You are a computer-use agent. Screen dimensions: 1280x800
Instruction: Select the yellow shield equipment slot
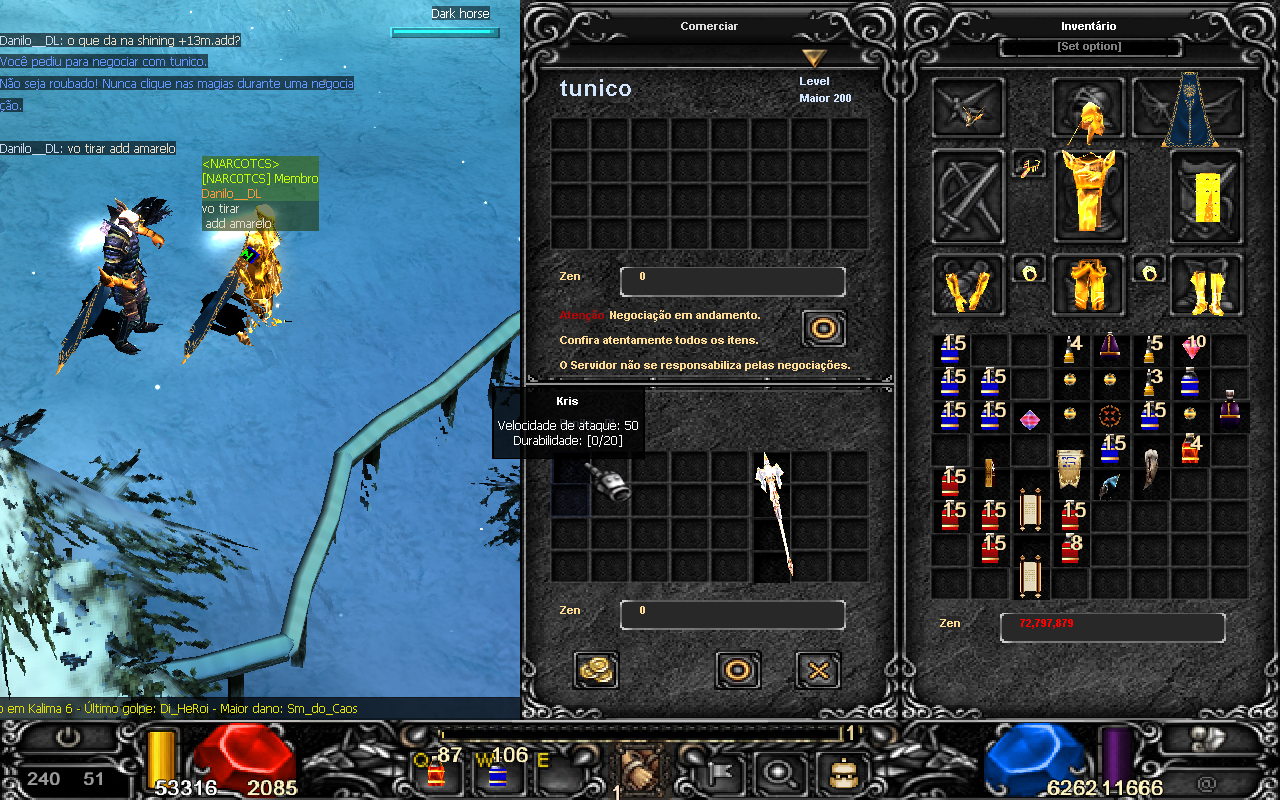(1206, 195)
